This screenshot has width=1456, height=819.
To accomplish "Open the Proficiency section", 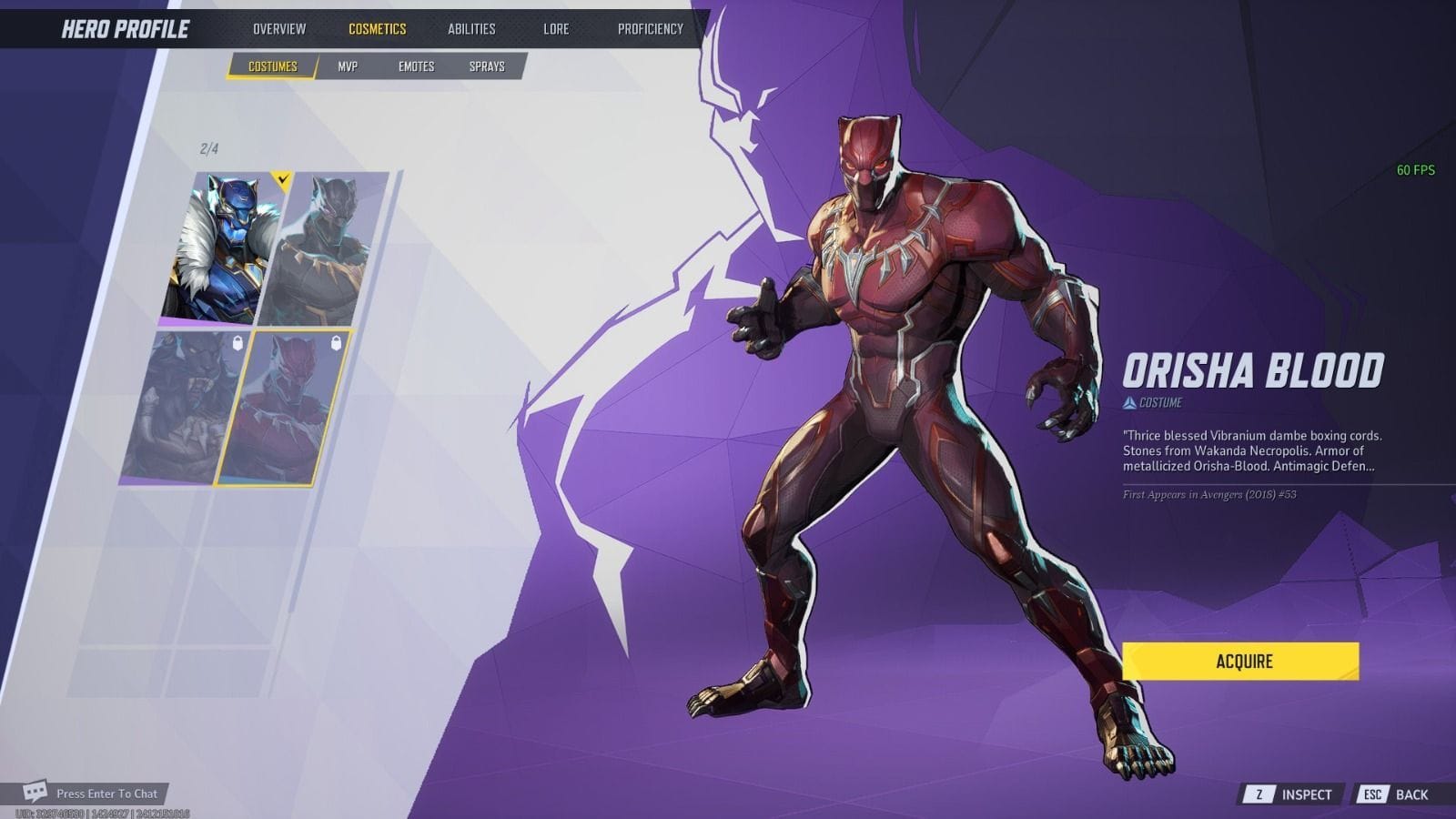I will point(649,28).
